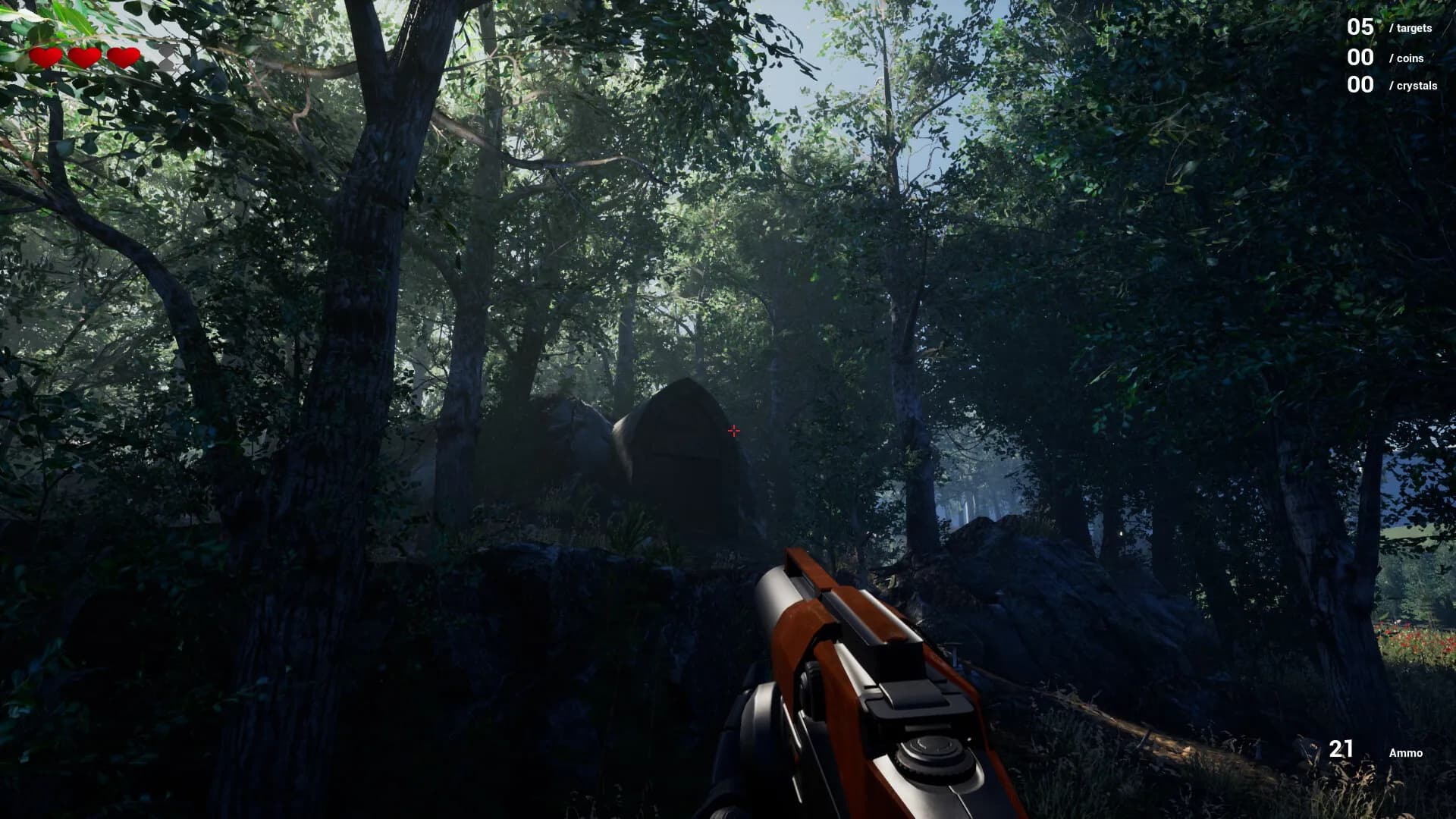Click the rightmost red heart icon
The image size is (1456, 819).
[x=123, y=56]
